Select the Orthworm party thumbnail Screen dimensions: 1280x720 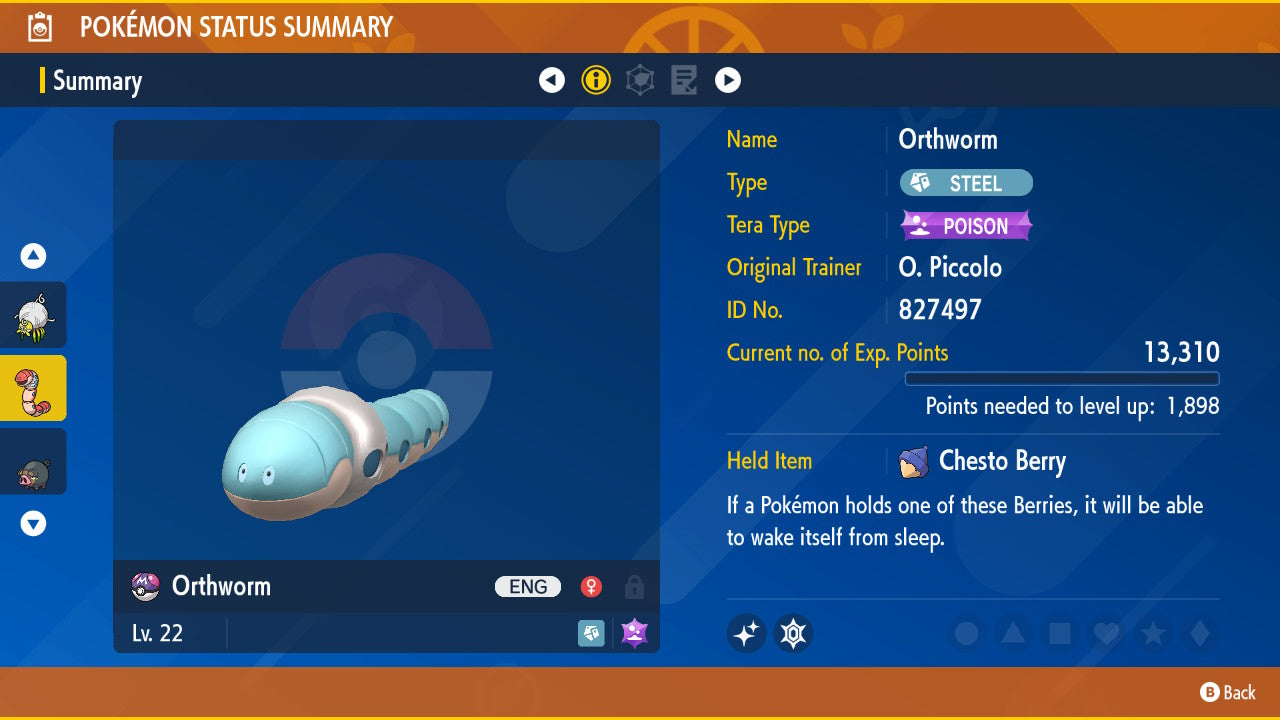pyautogui.click(x=33, y=388)
